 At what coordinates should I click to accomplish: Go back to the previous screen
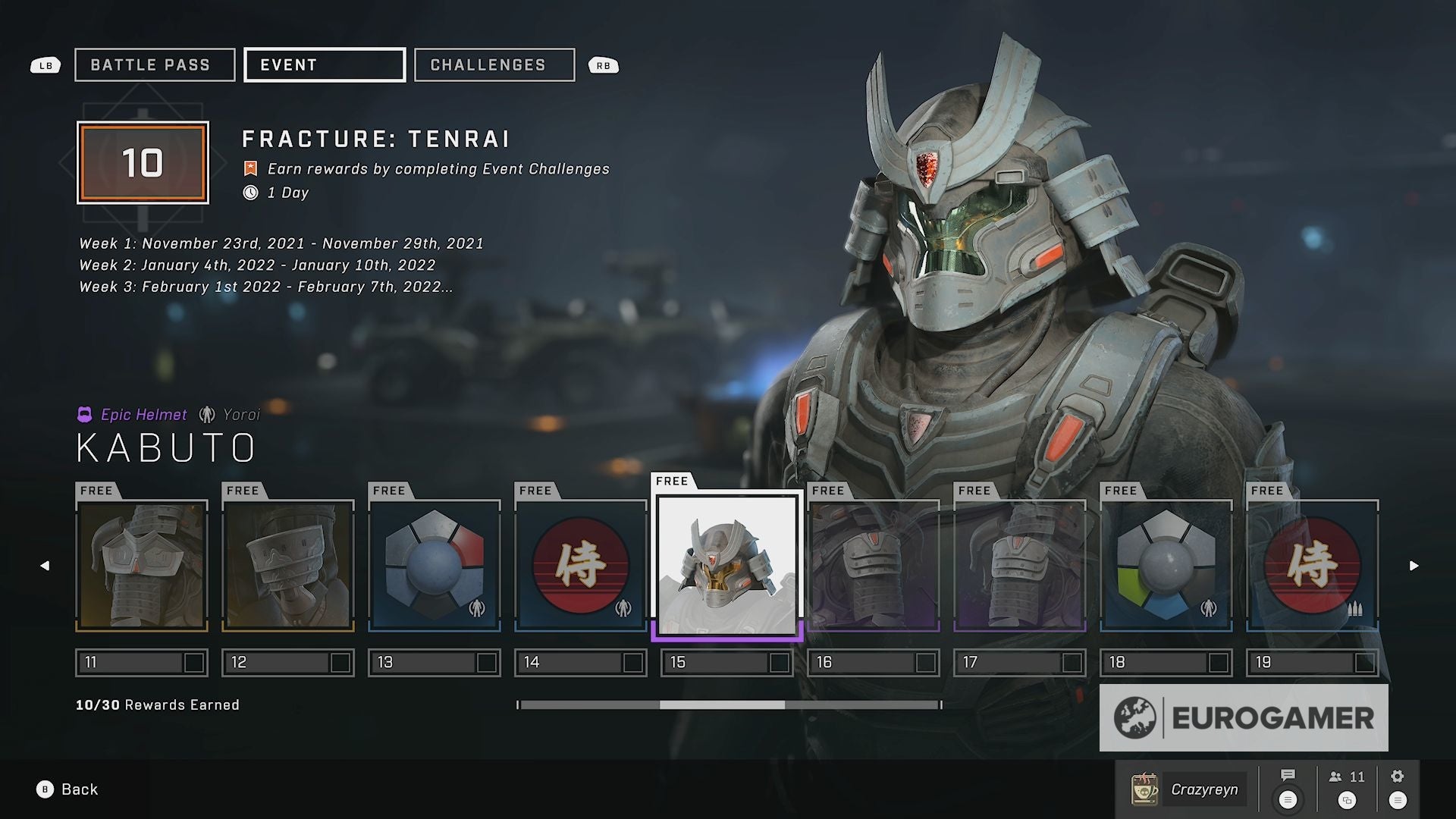(67, 789)
